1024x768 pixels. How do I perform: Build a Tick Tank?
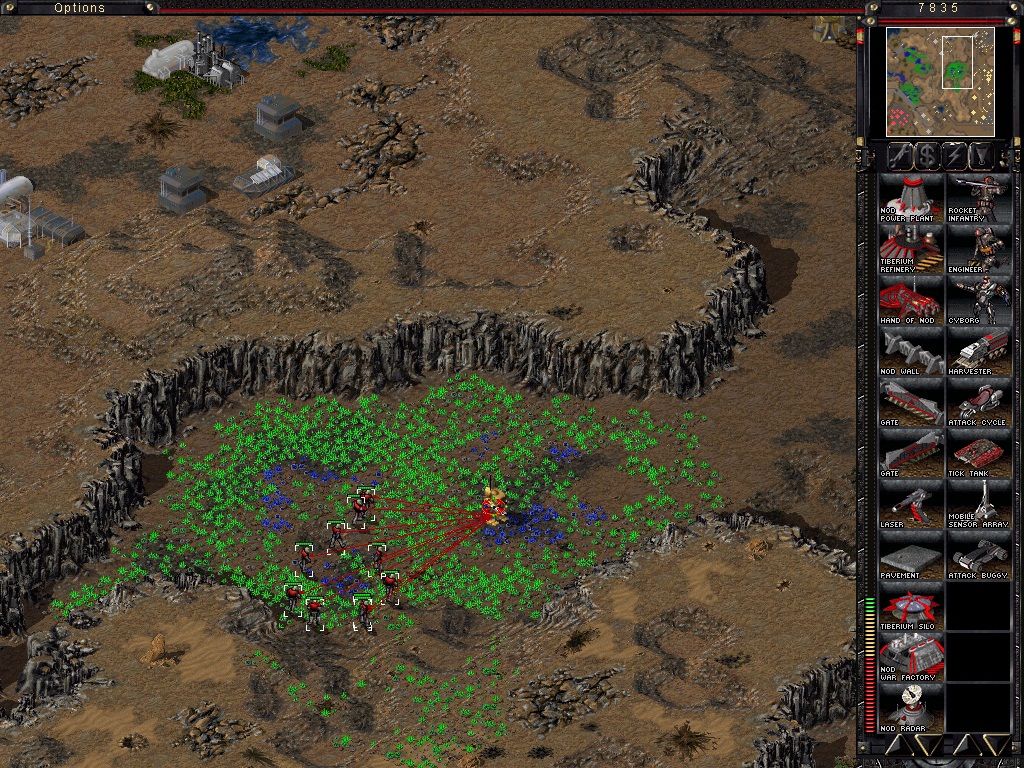click(979, 452)
